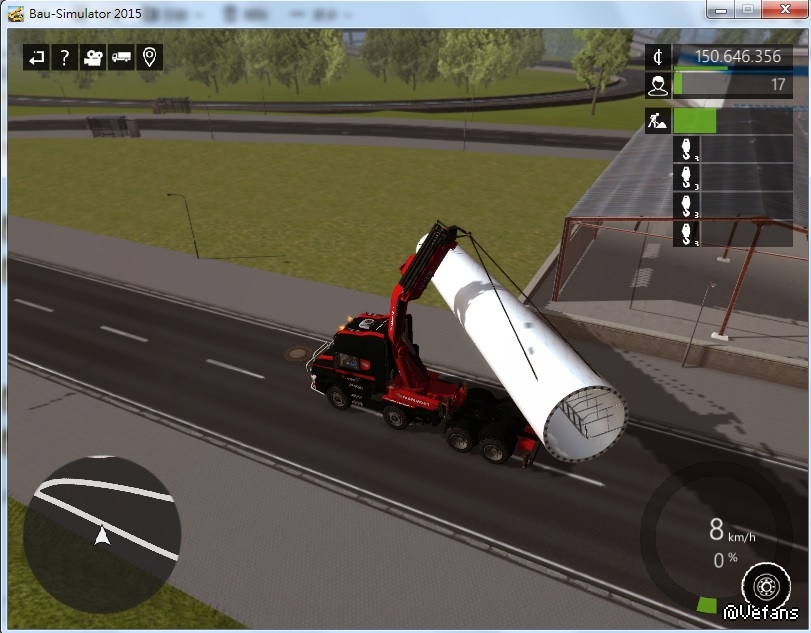Select the movie camera icon
The height and width of the screenshot is (633, 811).
93,57
